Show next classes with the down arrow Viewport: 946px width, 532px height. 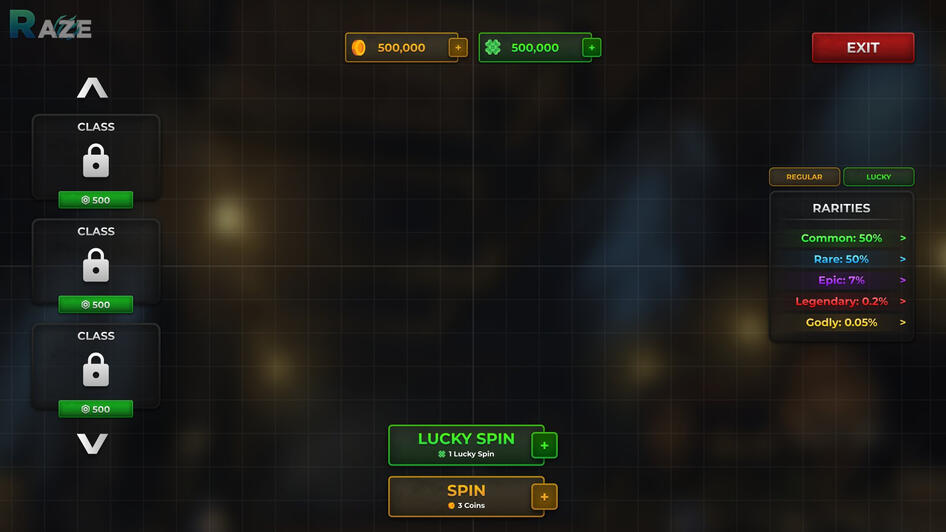point(92,443)
